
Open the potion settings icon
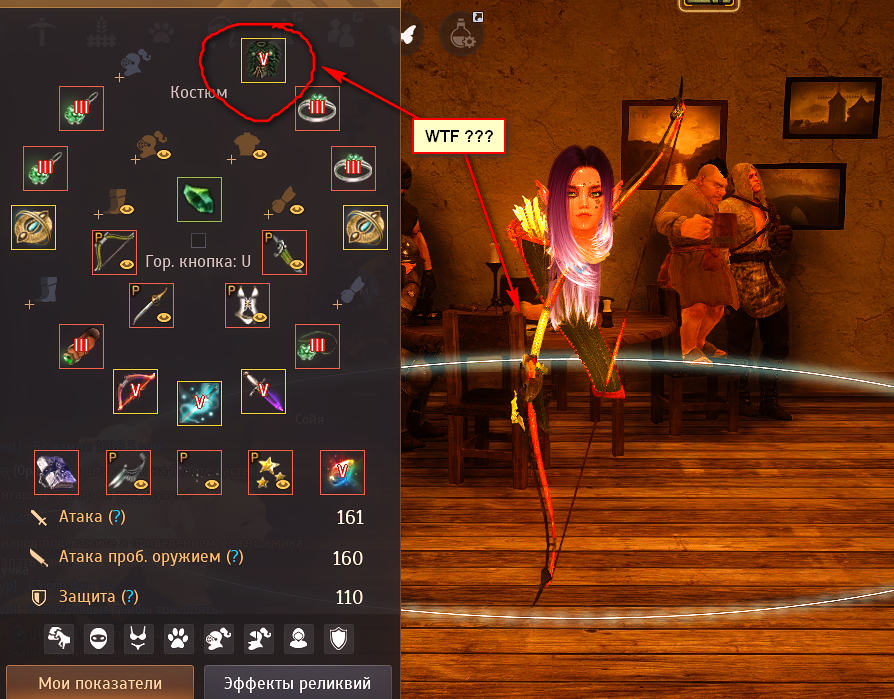463,34
